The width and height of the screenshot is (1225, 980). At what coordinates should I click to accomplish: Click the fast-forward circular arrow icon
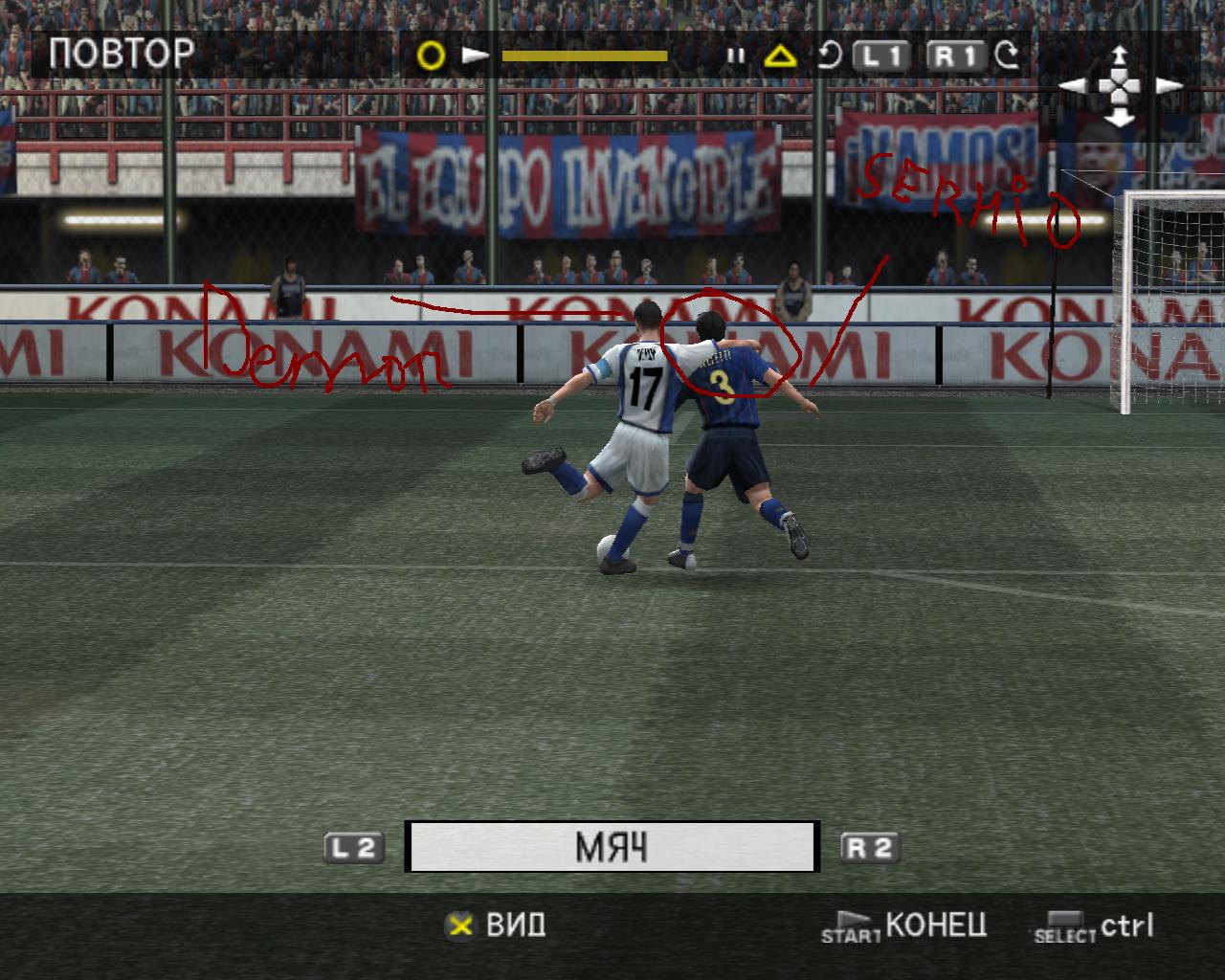pos(1007,56)
